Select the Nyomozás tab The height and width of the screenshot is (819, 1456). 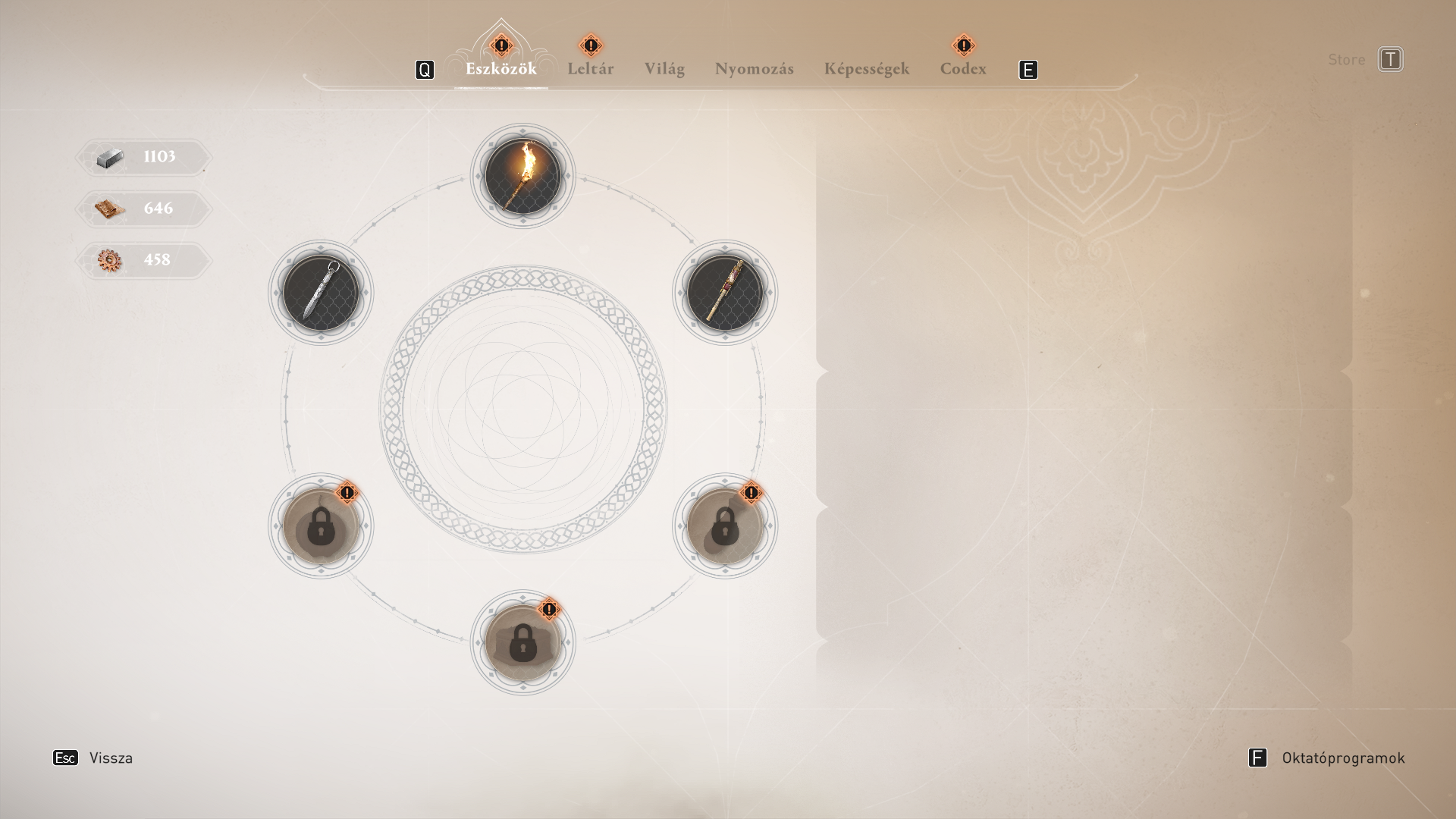click(x=754, y=69)
